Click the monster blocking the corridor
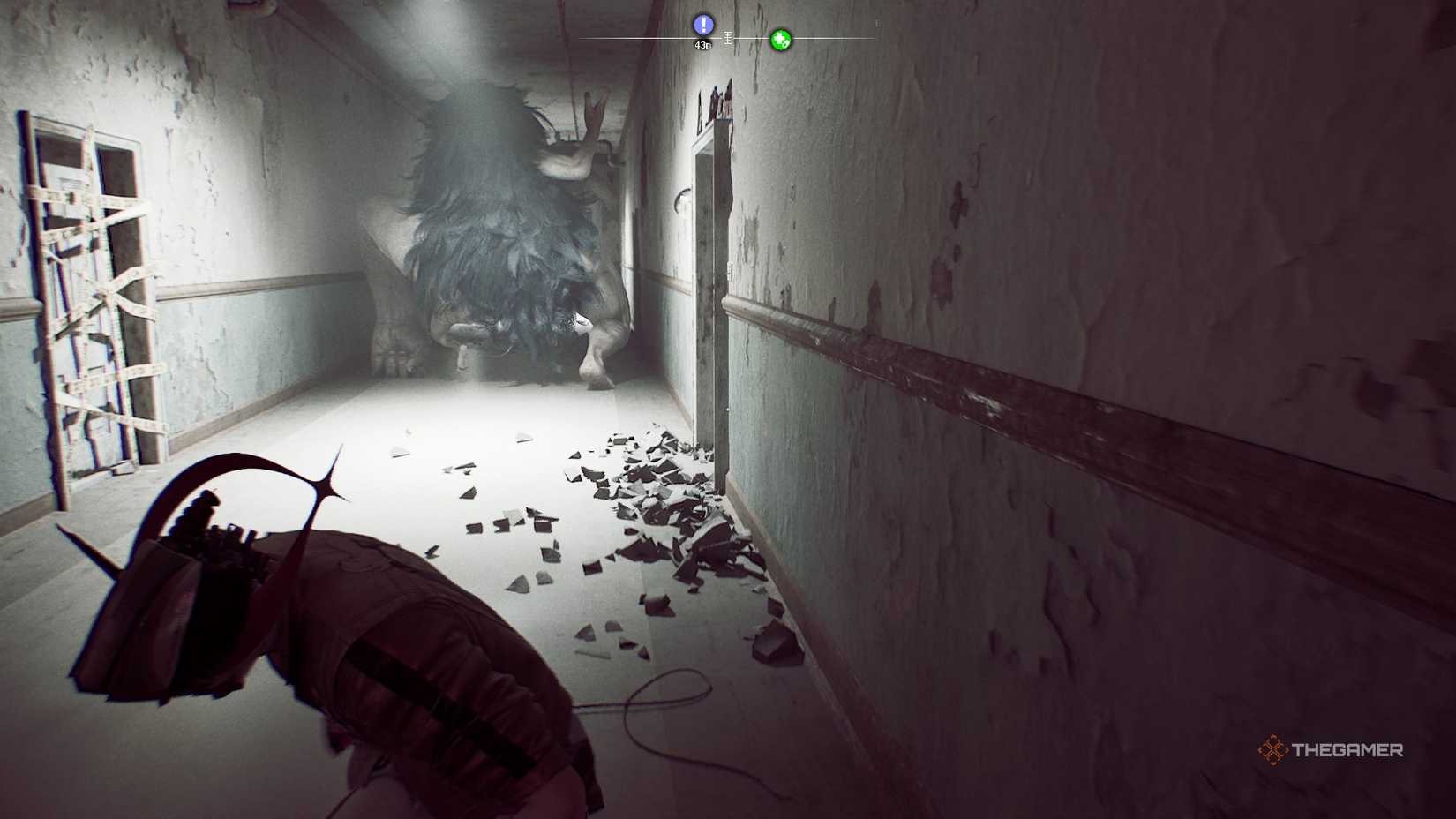The image size is (1456, 819). 494,247
